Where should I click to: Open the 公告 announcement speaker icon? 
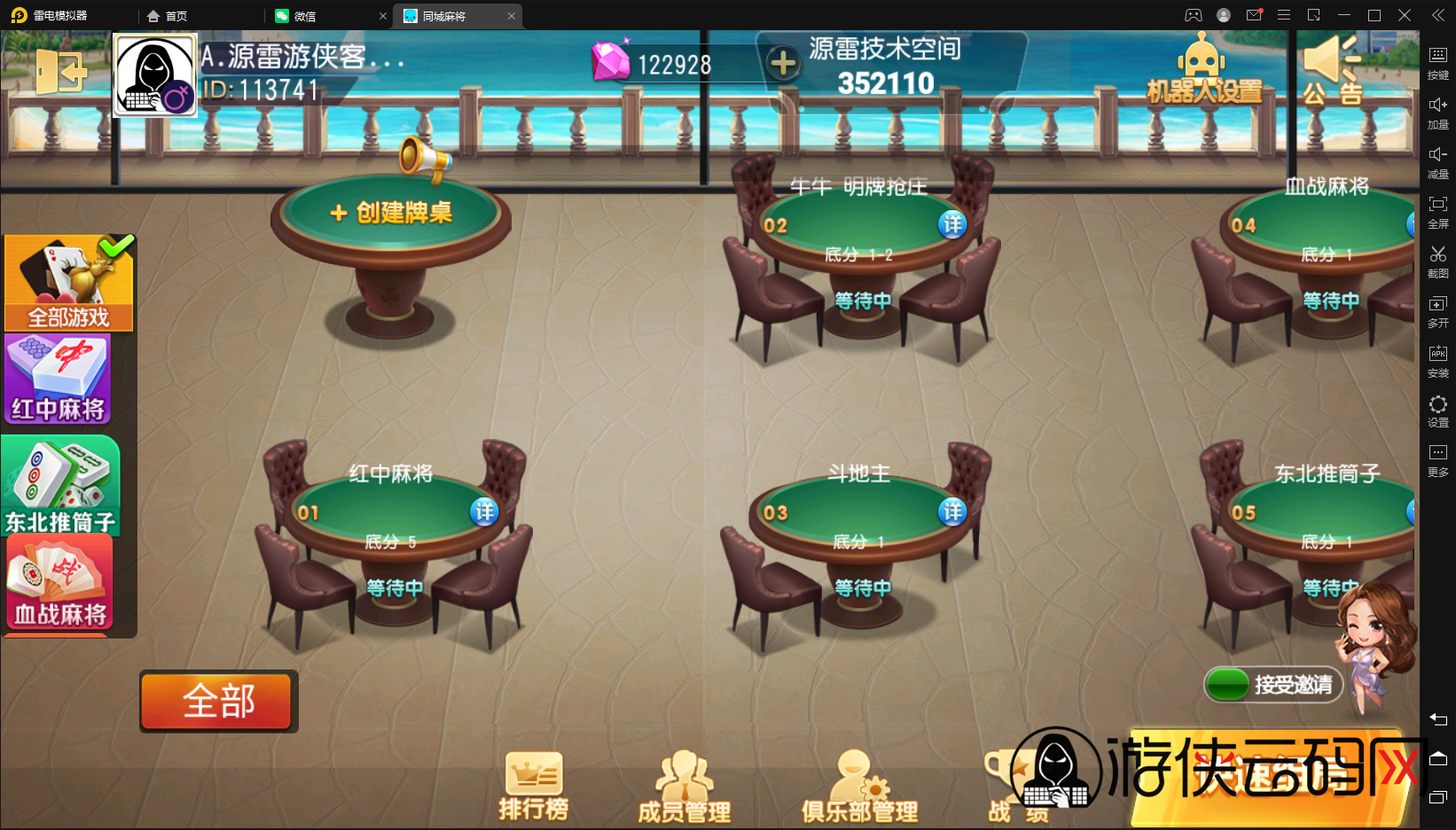pyautogui.click(x=1329, y=71)
